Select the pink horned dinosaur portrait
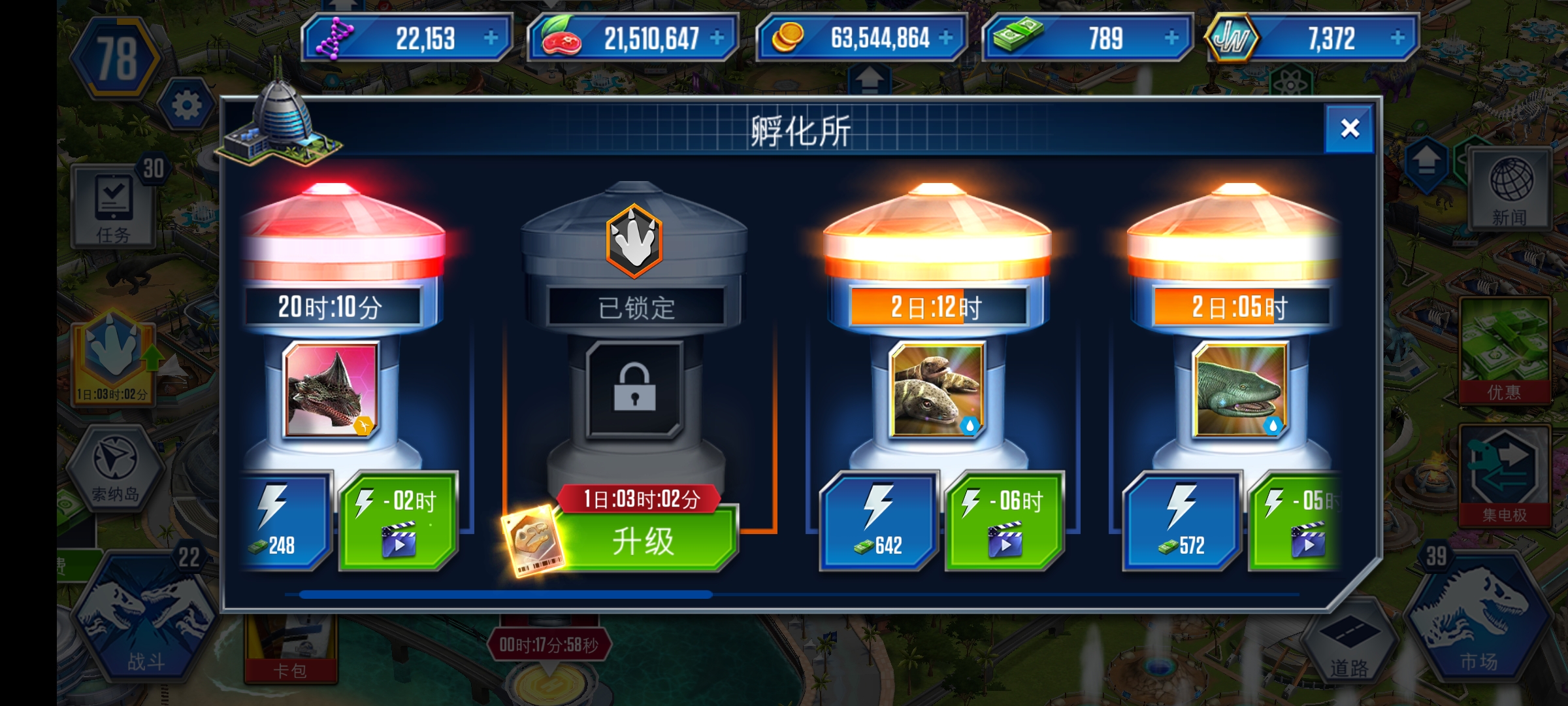The image size is (1568, 706). pyautogui.click(x=331, y=390)
